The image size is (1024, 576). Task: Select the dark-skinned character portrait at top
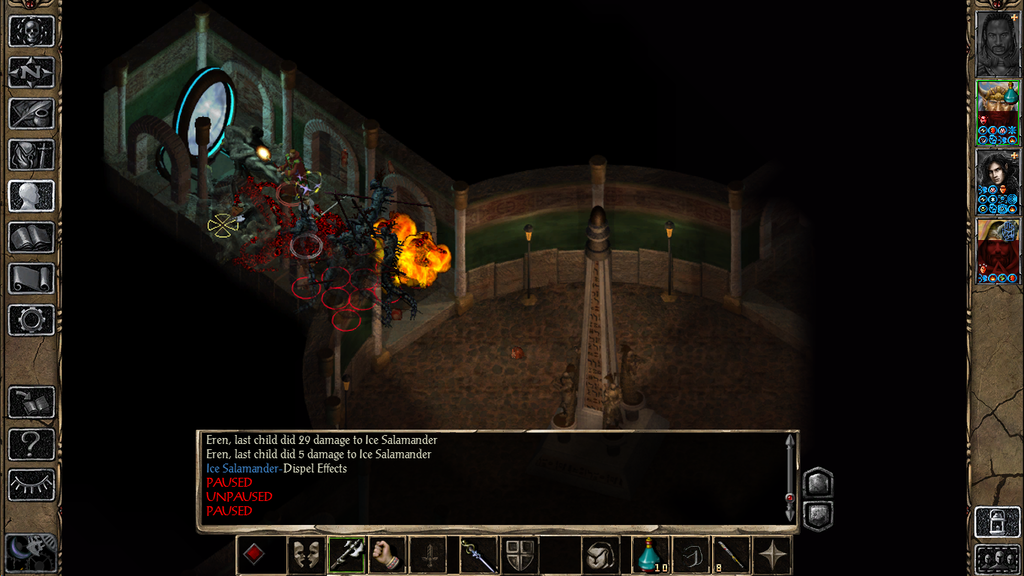click(x=997, y=43)
